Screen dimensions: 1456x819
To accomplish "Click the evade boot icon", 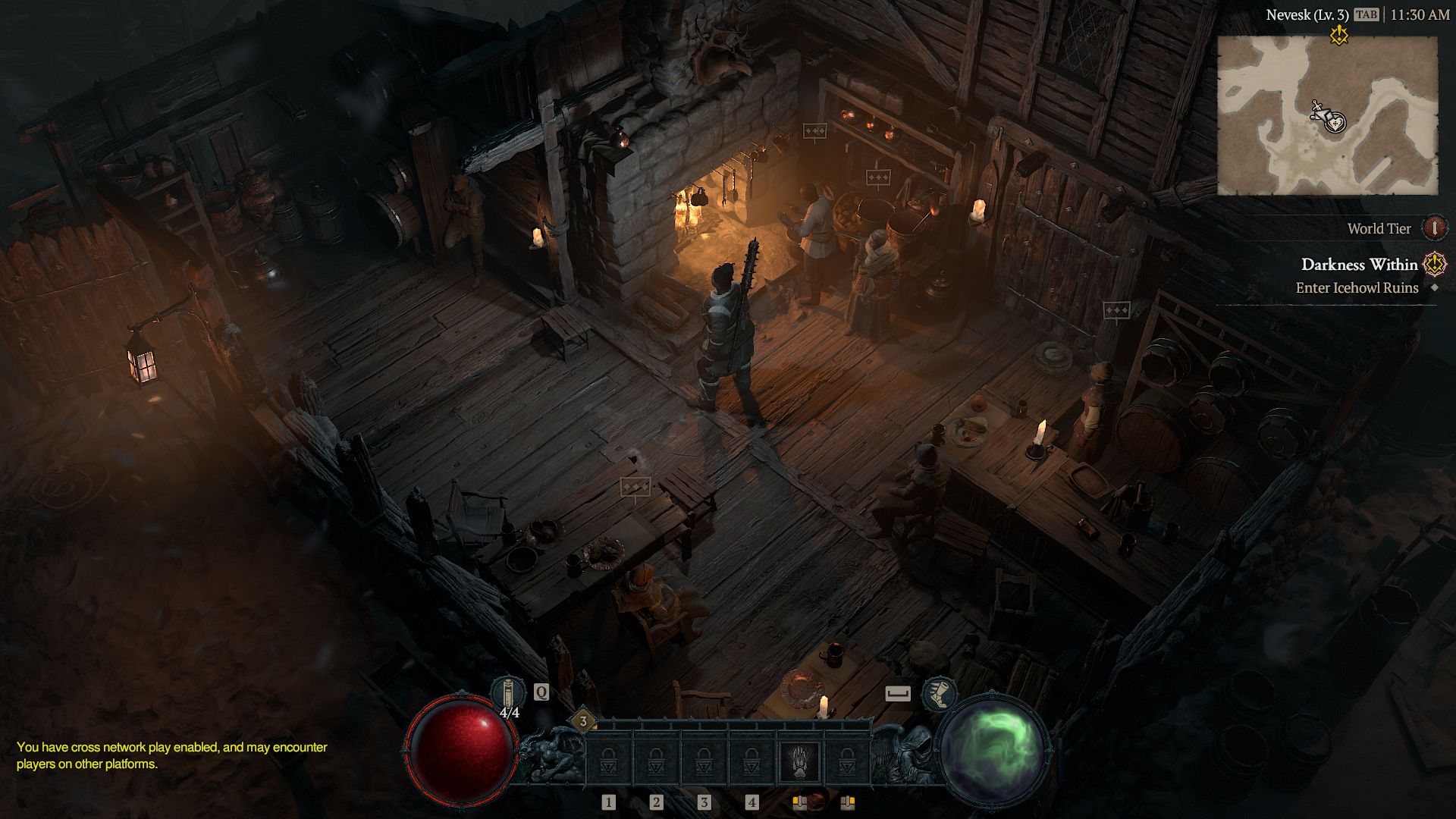I will [939, 694].
